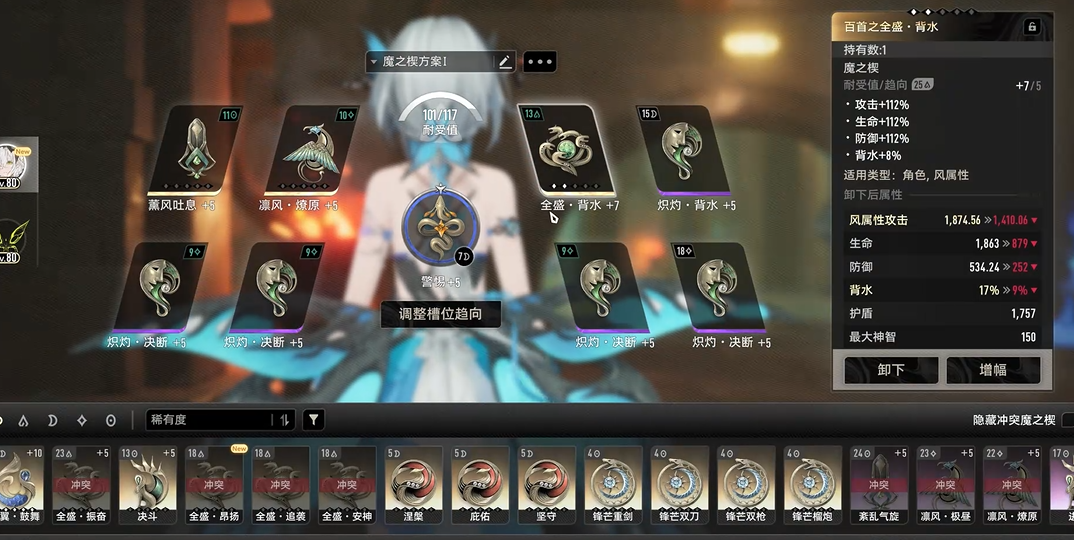The image size is (1074, 540).
Task: Select the 庇佑 wedge card
Action: pyautogui.click(x=480, y=483)
